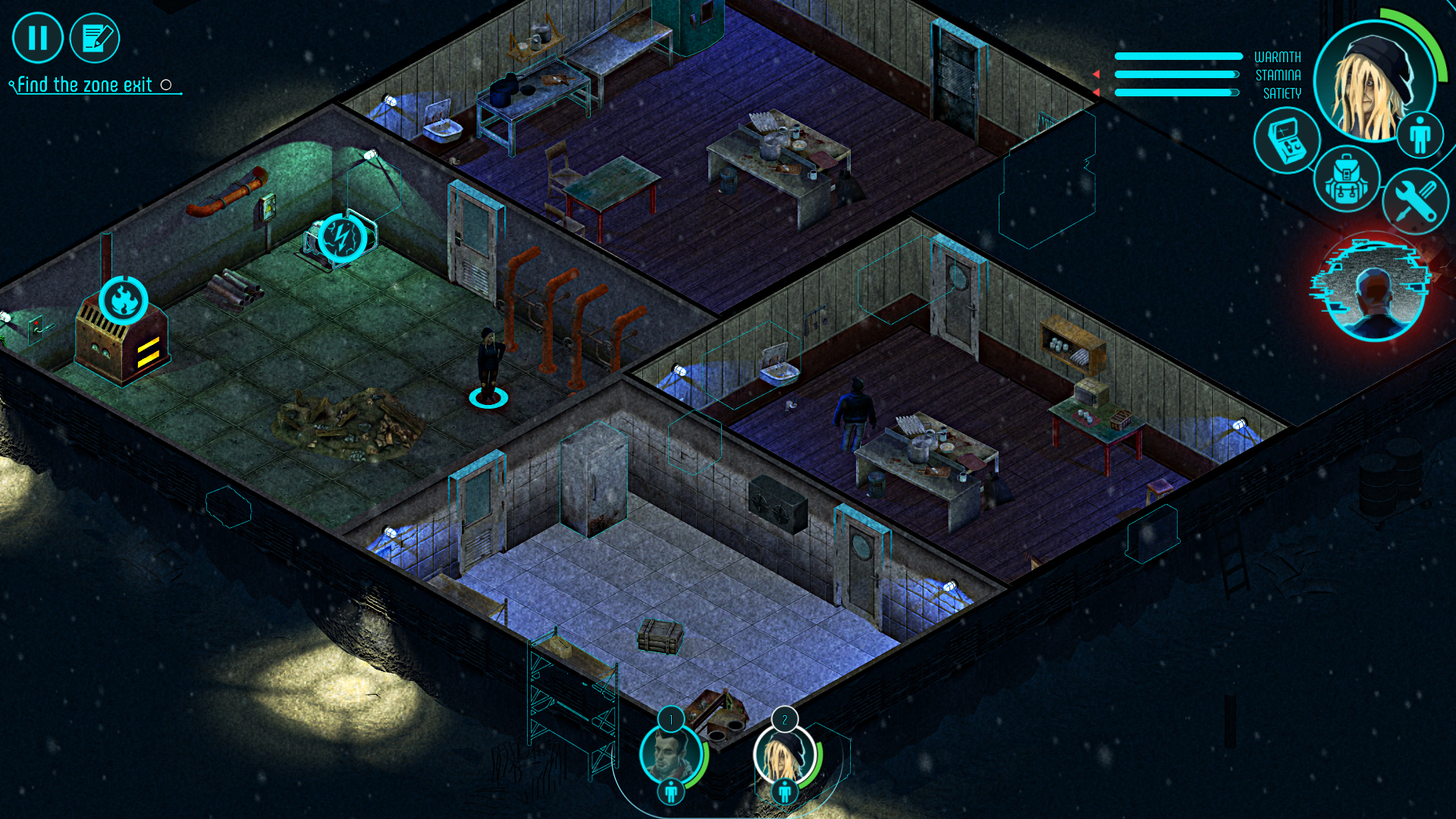Select the wrench-and-screwdriver crafting icon

coord(1417,201)
